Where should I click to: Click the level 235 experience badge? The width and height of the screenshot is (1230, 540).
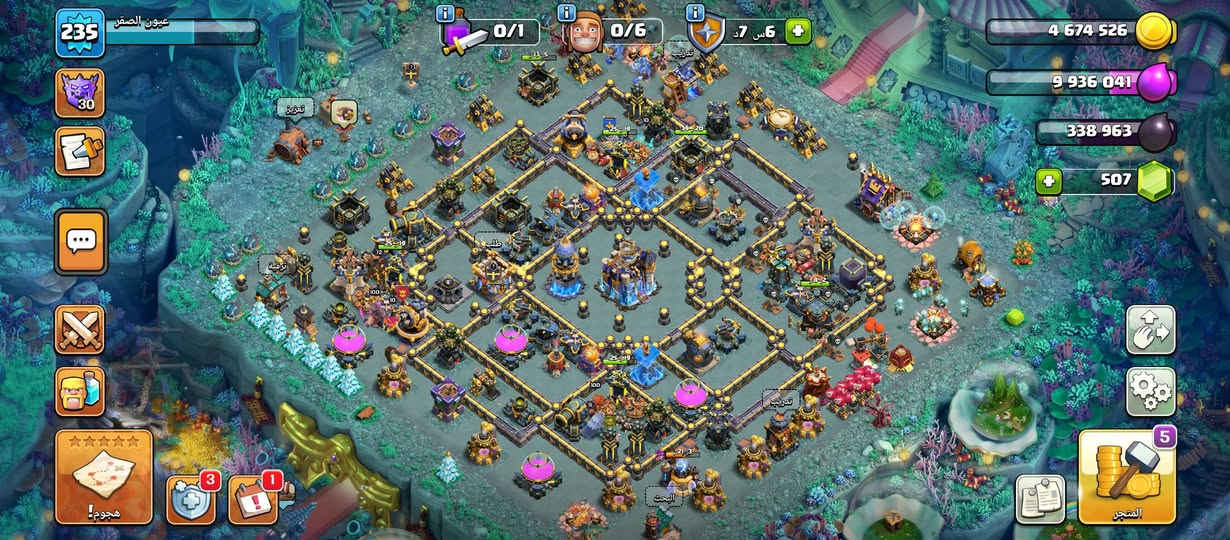pyautogui.click(x=79, y=33)
